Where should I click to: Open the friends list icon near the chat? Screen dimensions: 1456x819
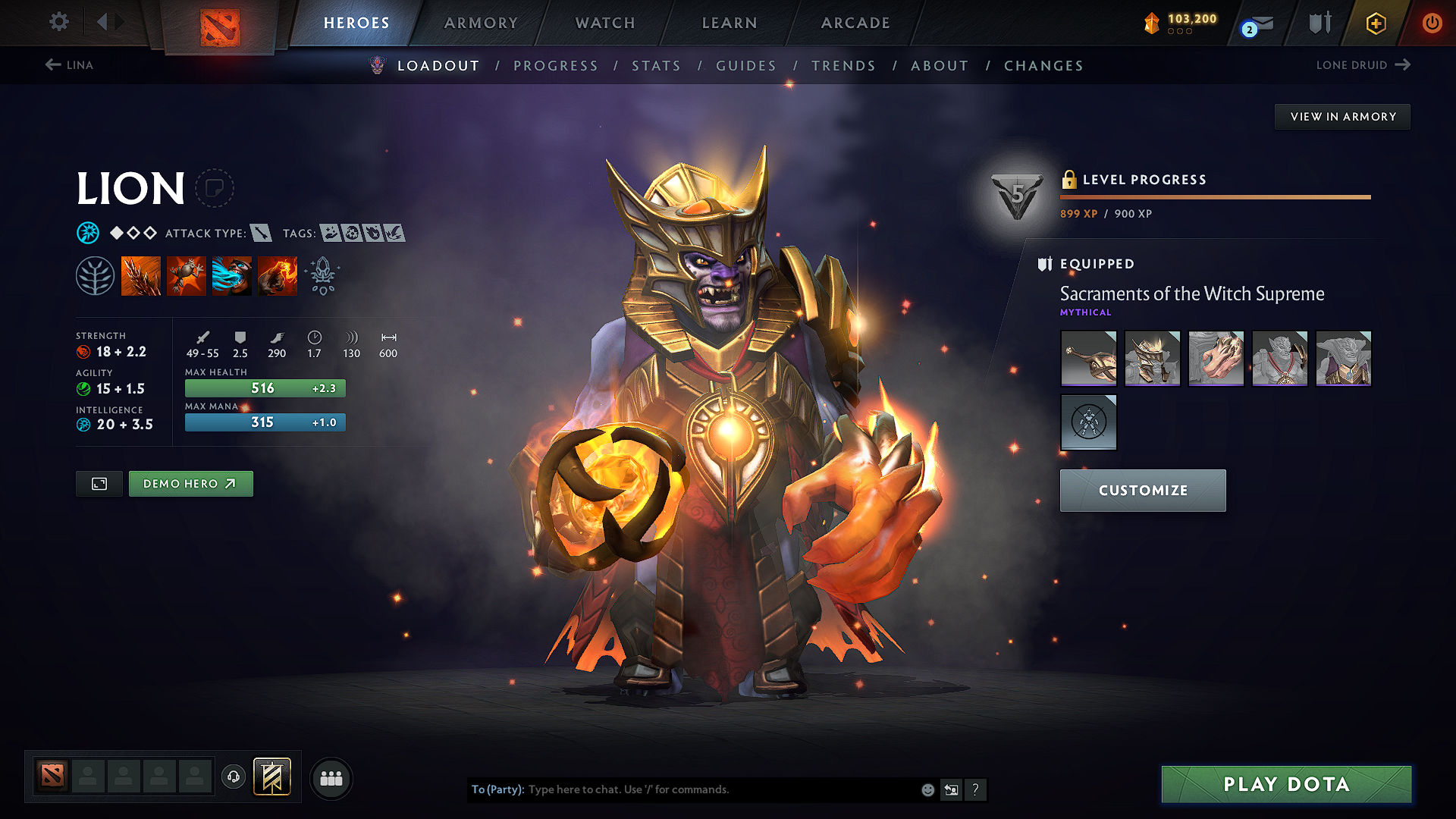[330, 778]
